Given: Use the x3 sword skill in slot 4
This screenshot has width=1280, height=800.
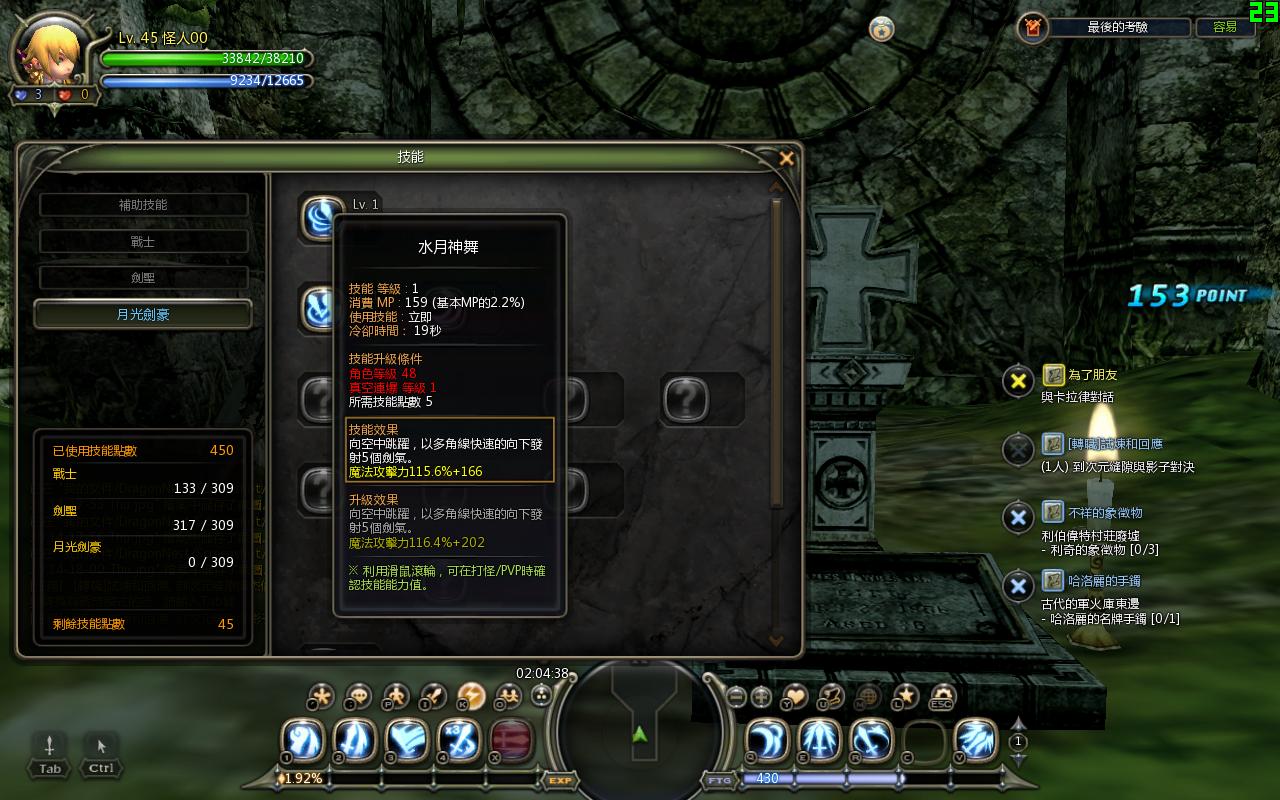Looking at the screenshot, I should (459, 740).
